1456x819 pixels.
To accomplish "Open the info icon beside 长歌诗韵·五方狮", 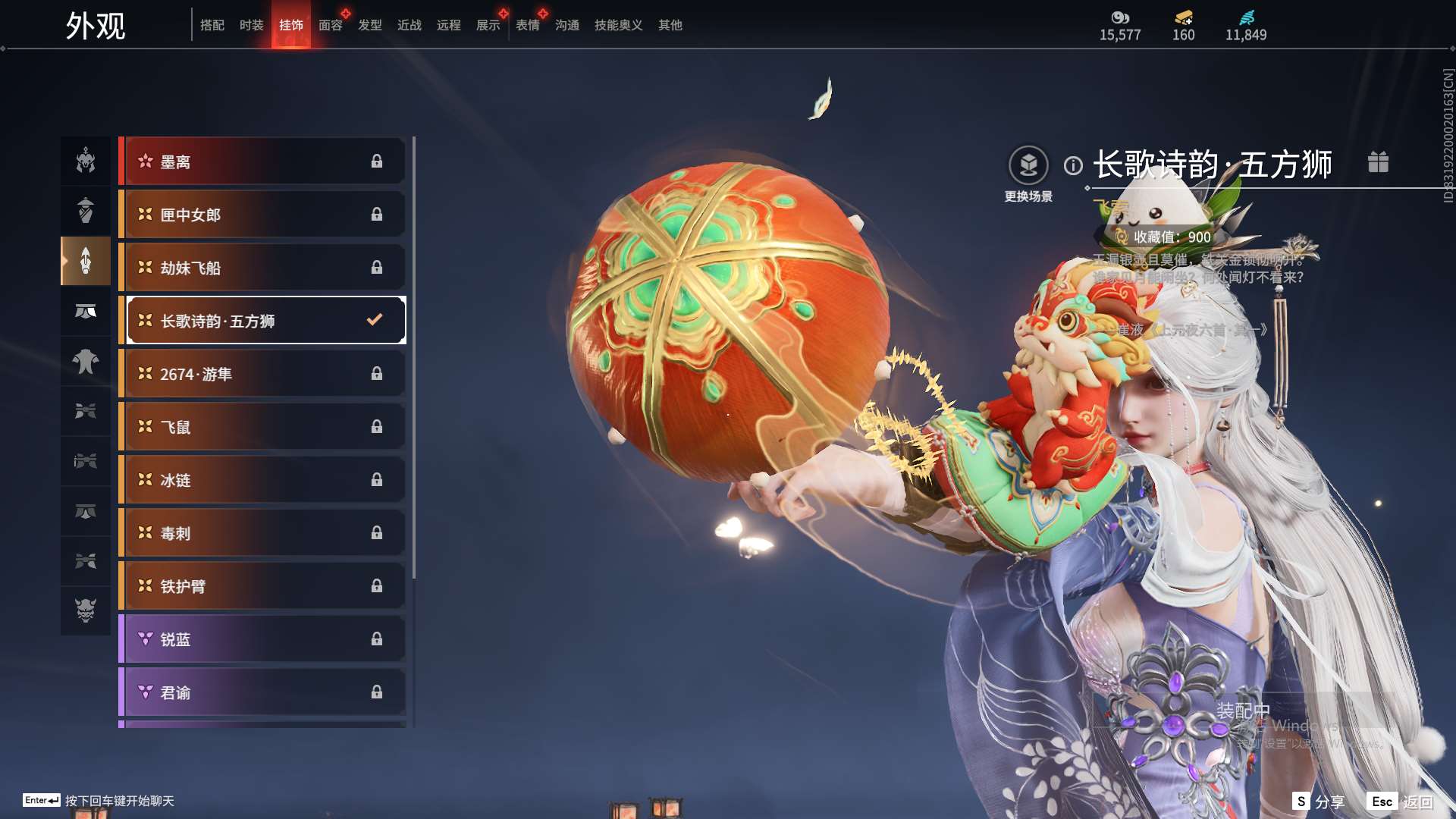I will [x=1073, y=165].
